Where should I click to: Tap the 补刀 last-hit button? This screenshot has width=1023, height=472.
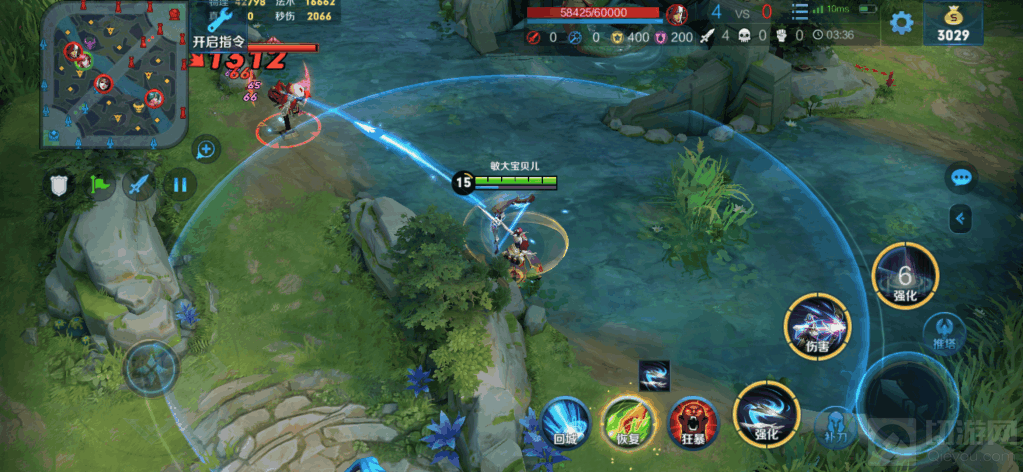(x=836, y=426)
